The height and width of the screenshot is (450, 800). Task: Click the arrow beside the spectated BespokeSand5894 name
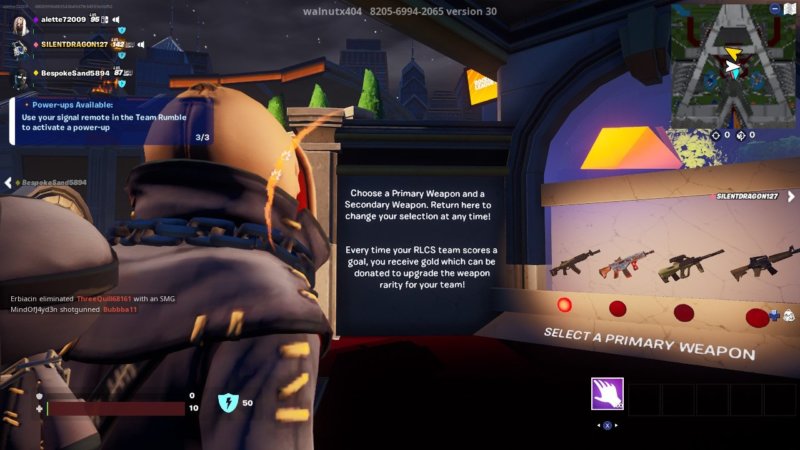7,183
